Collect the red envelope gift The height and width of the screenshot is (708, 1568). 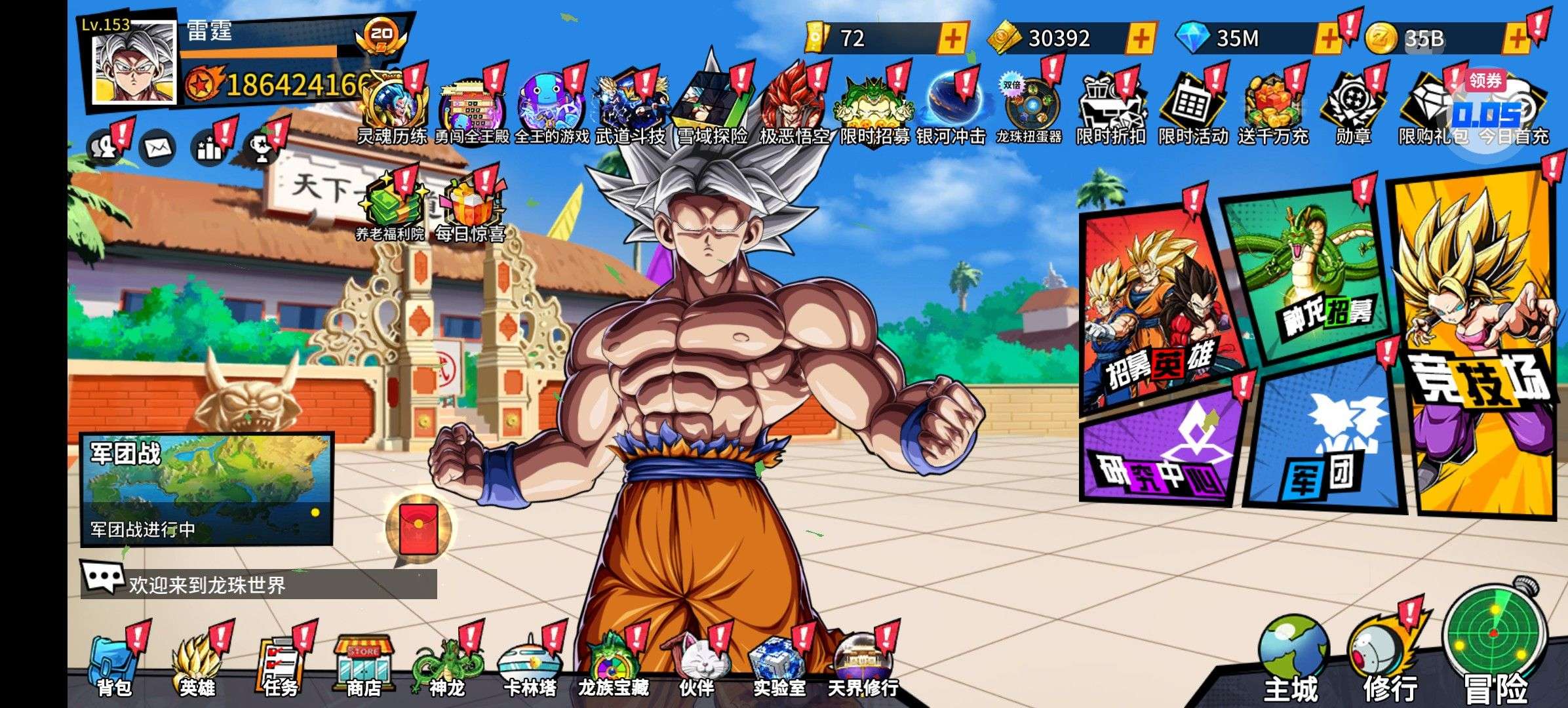pyautogui.click(x=418, y=528)
